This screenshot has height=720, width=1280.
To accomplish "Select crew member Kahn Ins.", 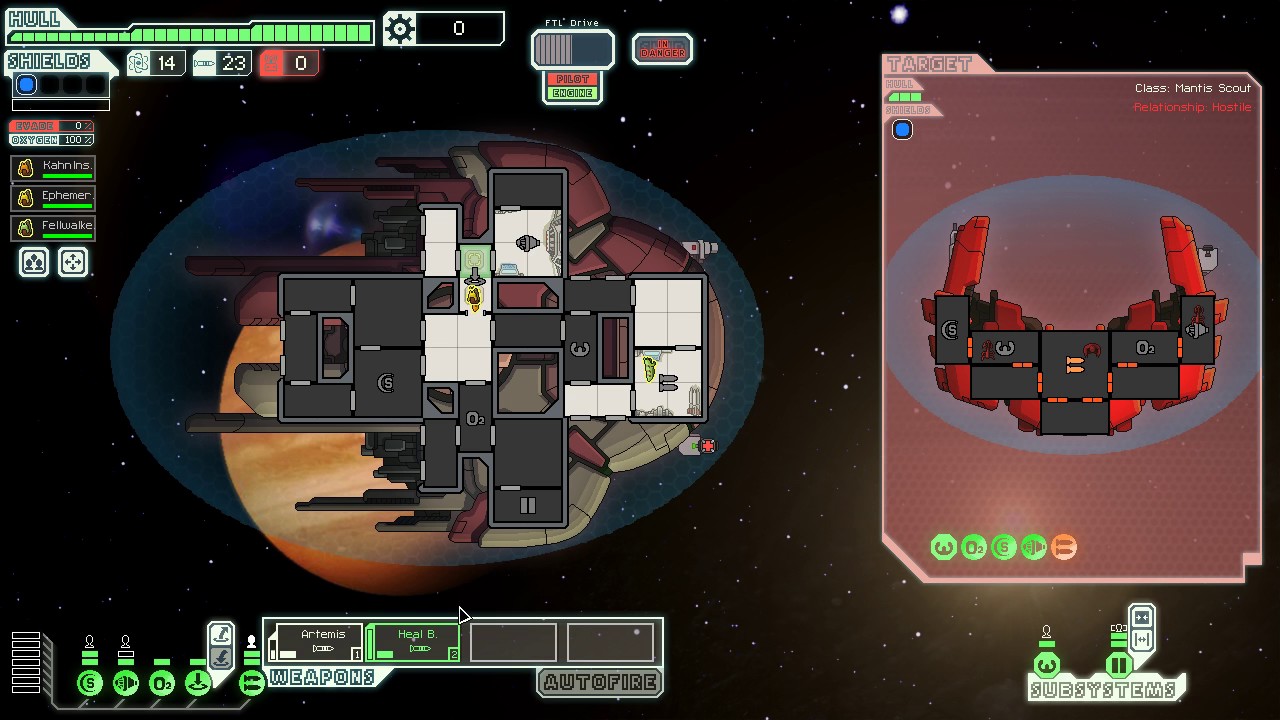I will coord(53,168).
